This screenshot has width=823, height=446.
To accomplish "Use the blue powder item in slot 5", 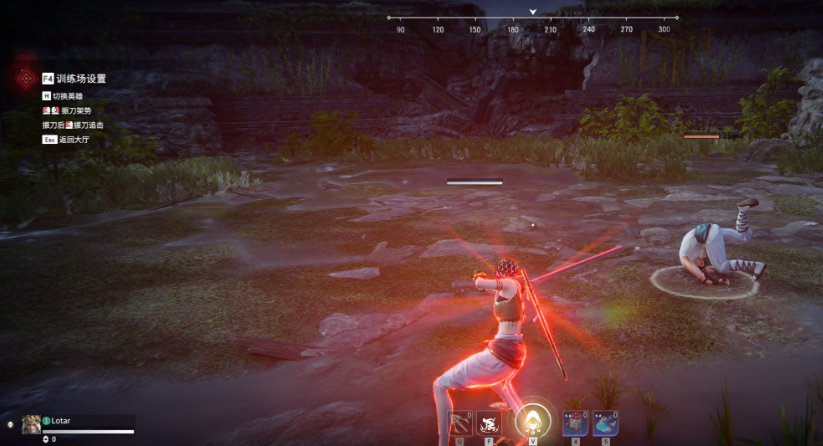I will [x=605, y=422].
